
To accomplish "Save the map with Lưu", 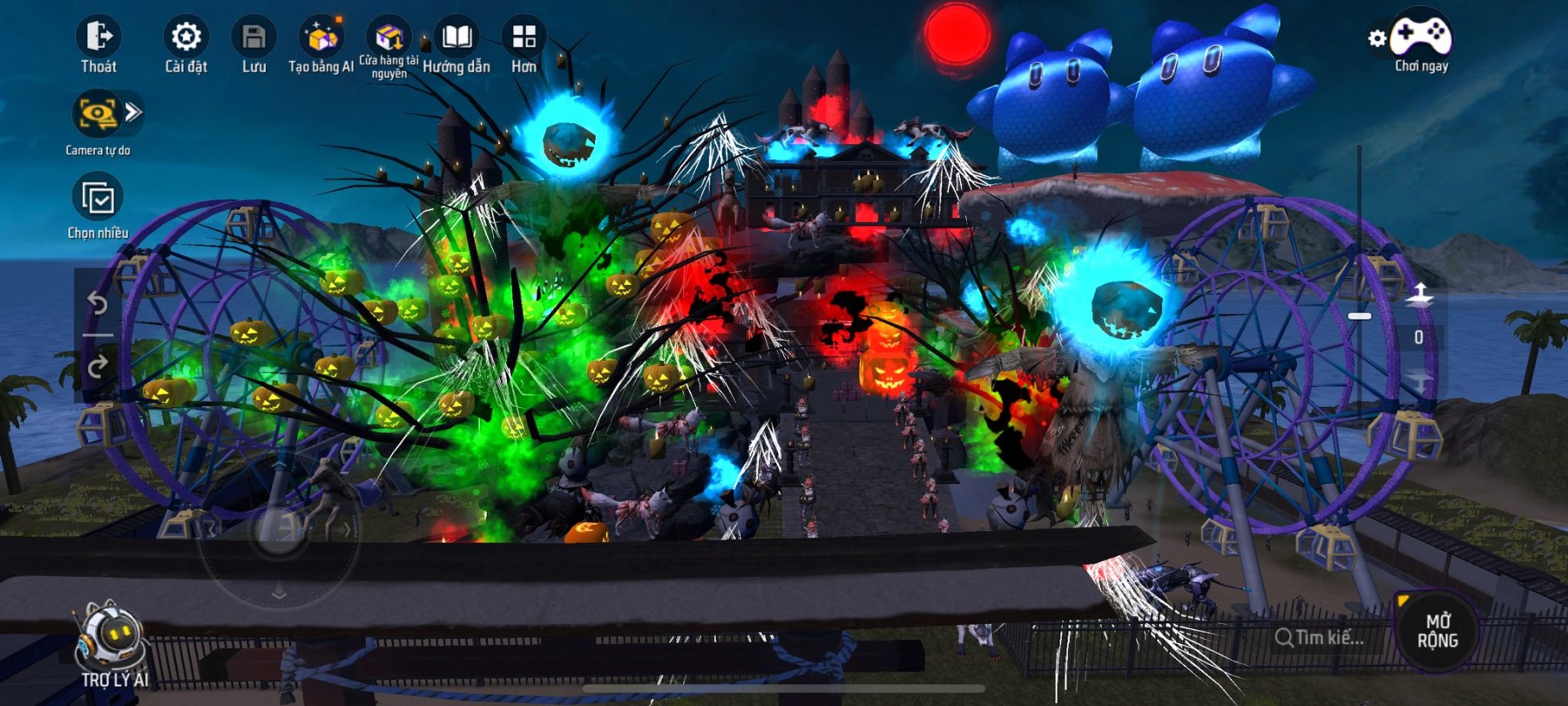I will coord(253,37).
